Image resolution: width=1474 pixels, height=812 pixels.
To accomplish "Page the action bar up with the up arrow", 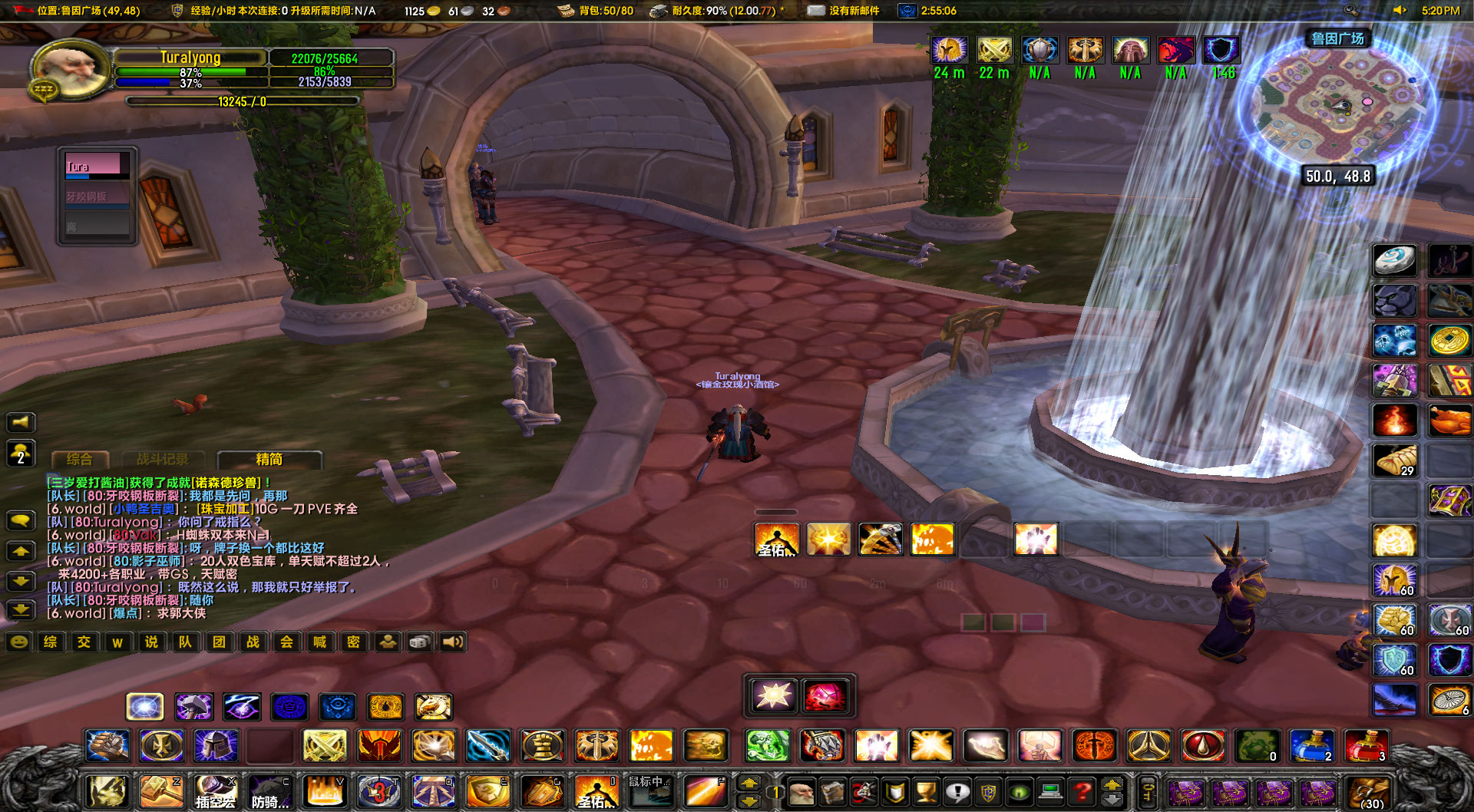I will [749, 784].
